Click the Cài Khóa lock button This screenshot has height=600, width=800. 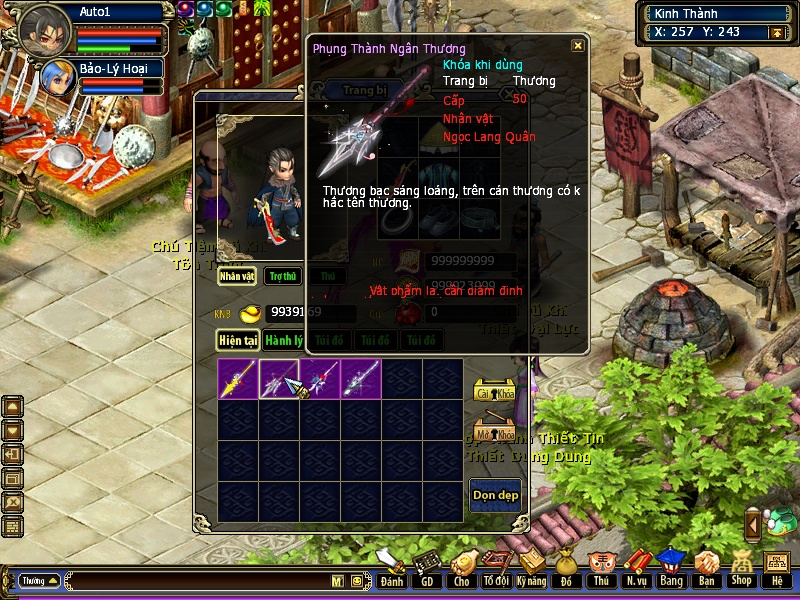[494, 391]
